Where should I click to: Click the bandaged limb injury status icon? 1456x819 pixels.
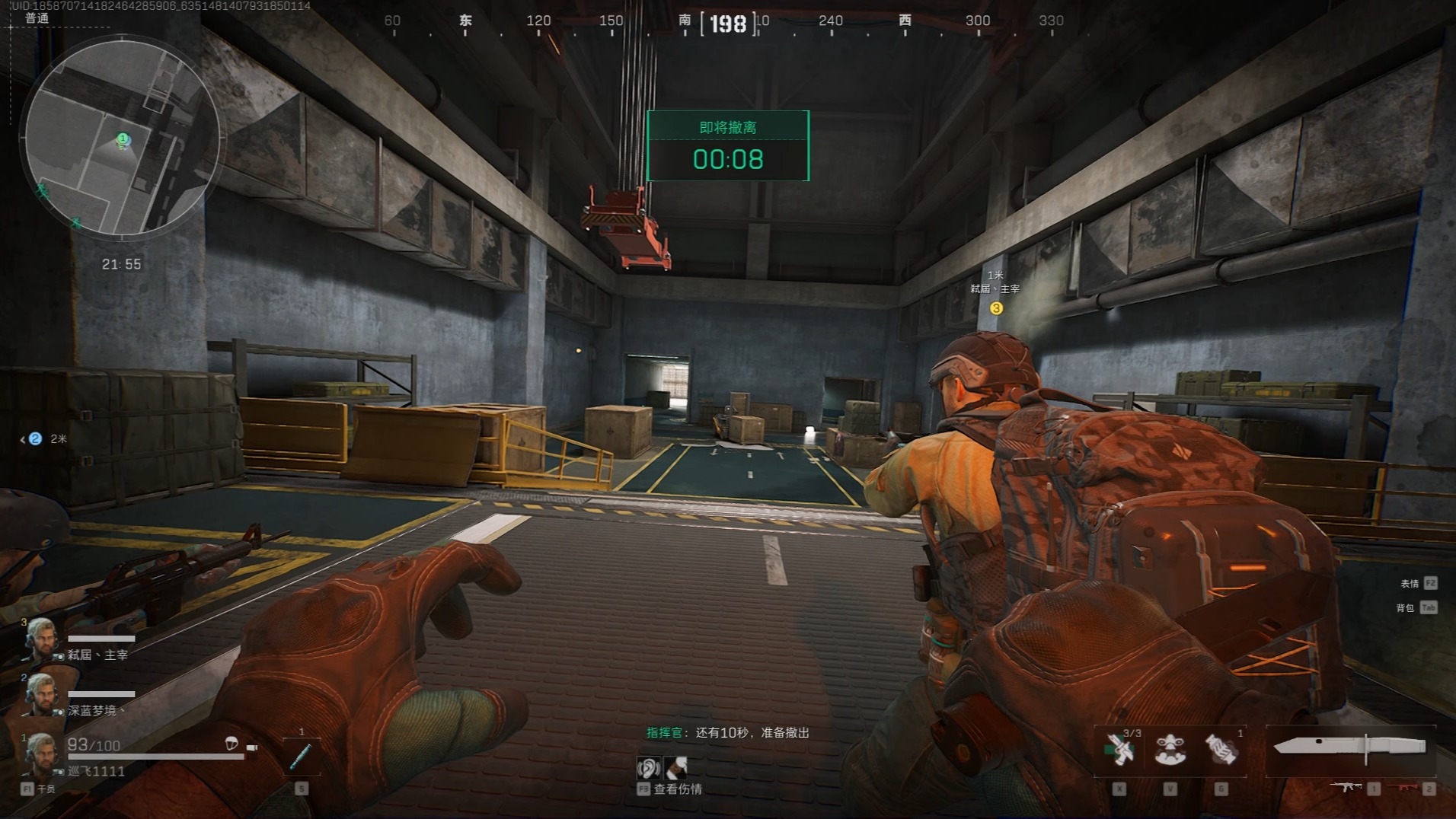(x=675, y=767)
